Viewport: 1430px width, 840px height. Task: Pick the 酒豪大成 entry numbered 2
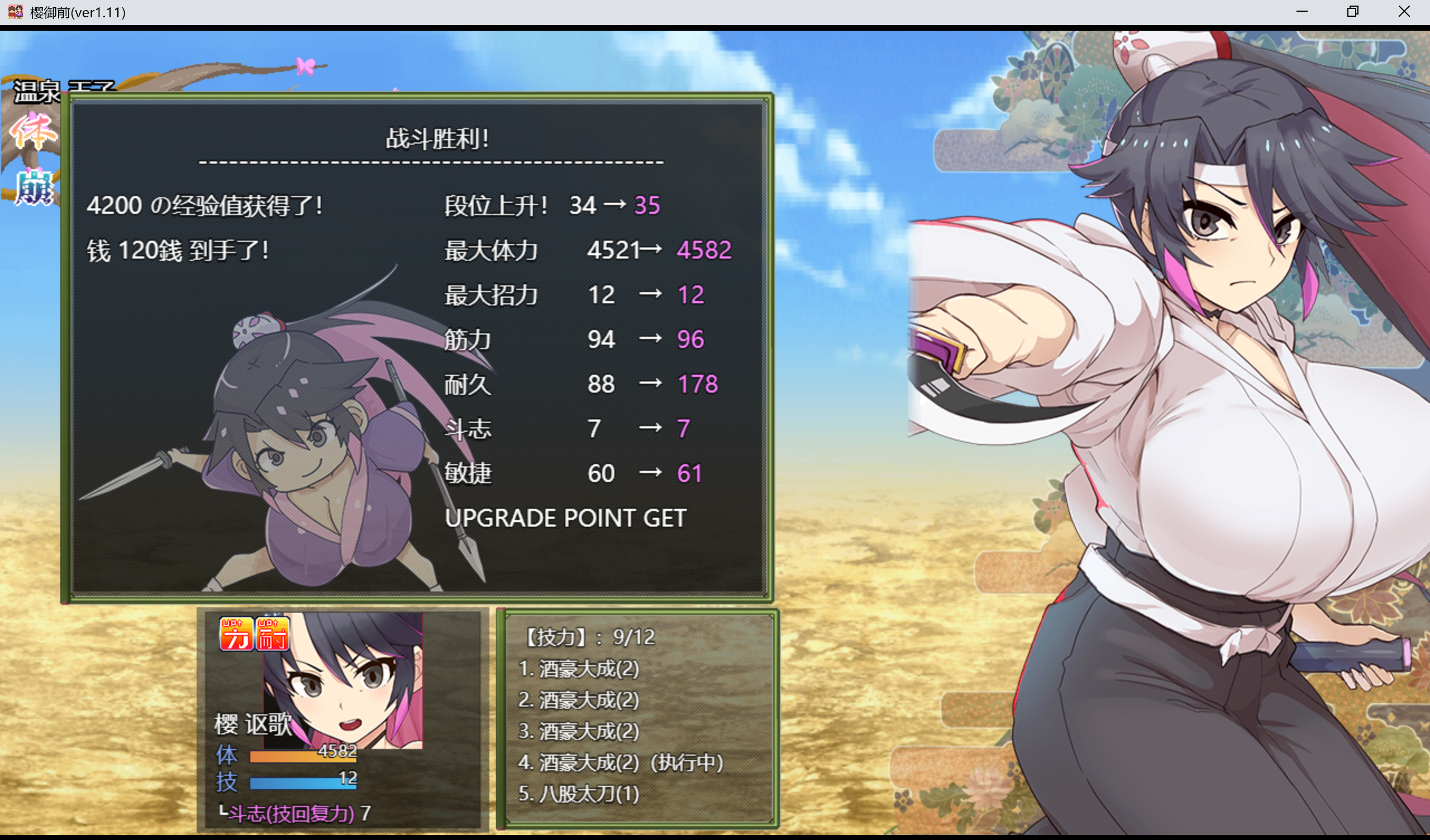tap(579, 700)
